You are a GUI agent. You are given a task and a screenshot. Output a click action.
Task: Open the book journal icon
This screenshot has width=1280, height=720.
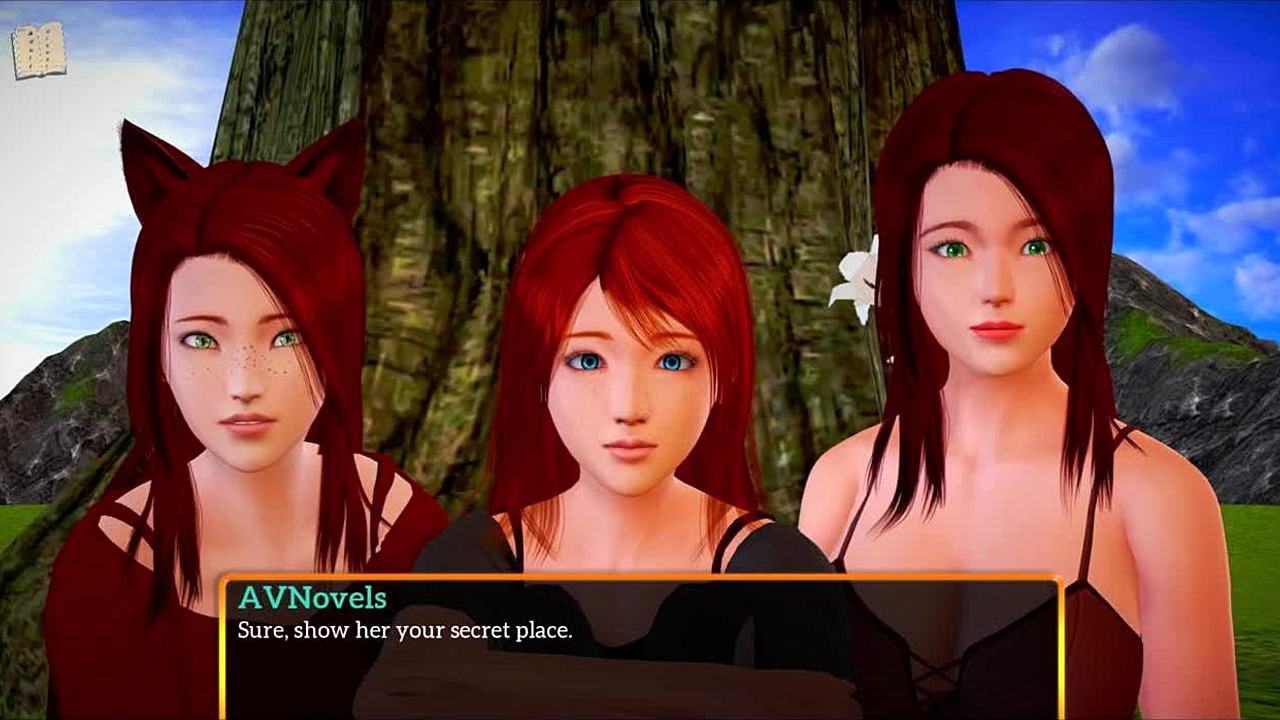pyautogui.click(x=39, y=50)
